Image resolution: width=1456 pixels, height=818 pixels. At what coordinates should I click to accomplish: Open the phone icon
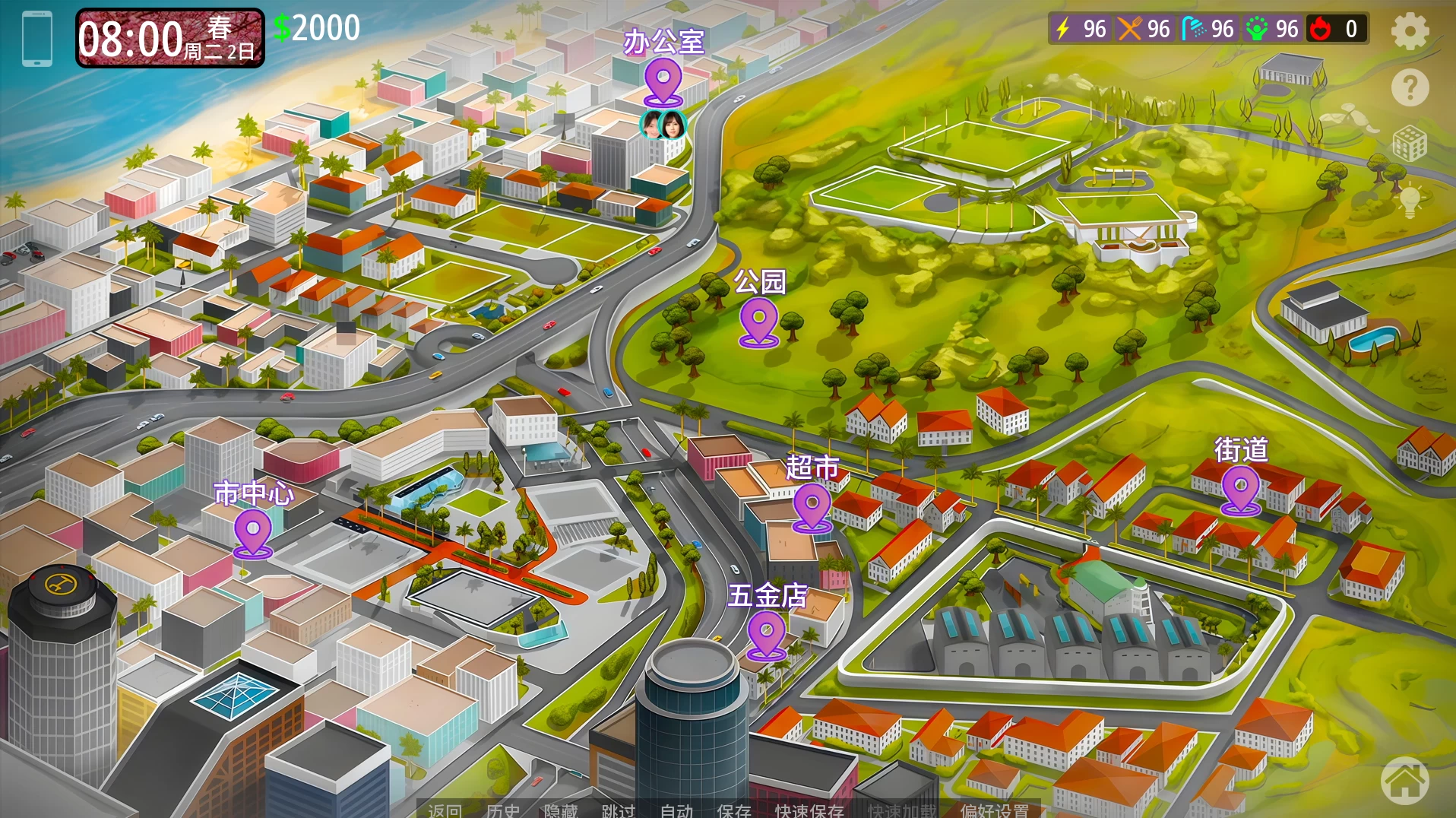[37, 39]
